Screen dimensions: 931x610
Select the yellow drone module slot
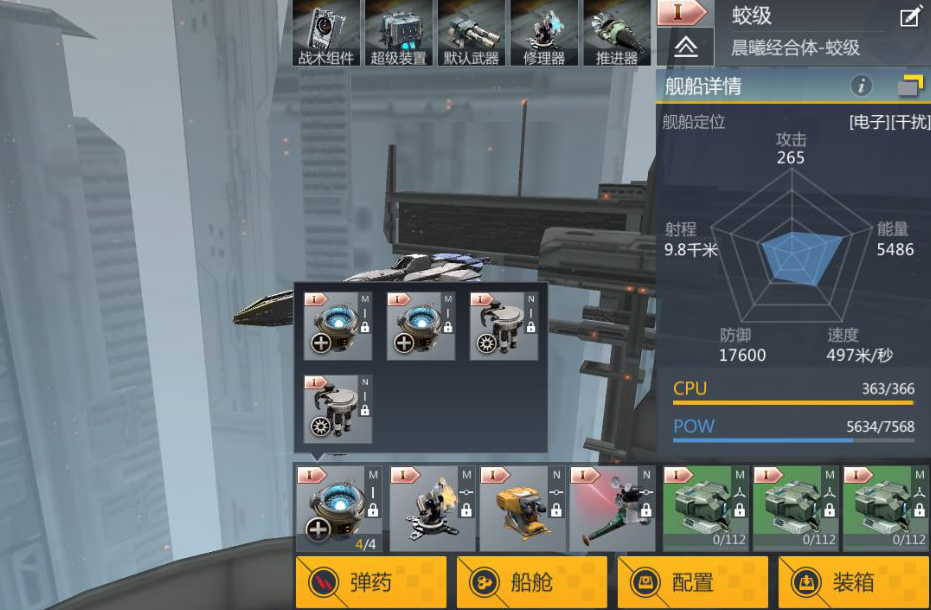point(521,509)
